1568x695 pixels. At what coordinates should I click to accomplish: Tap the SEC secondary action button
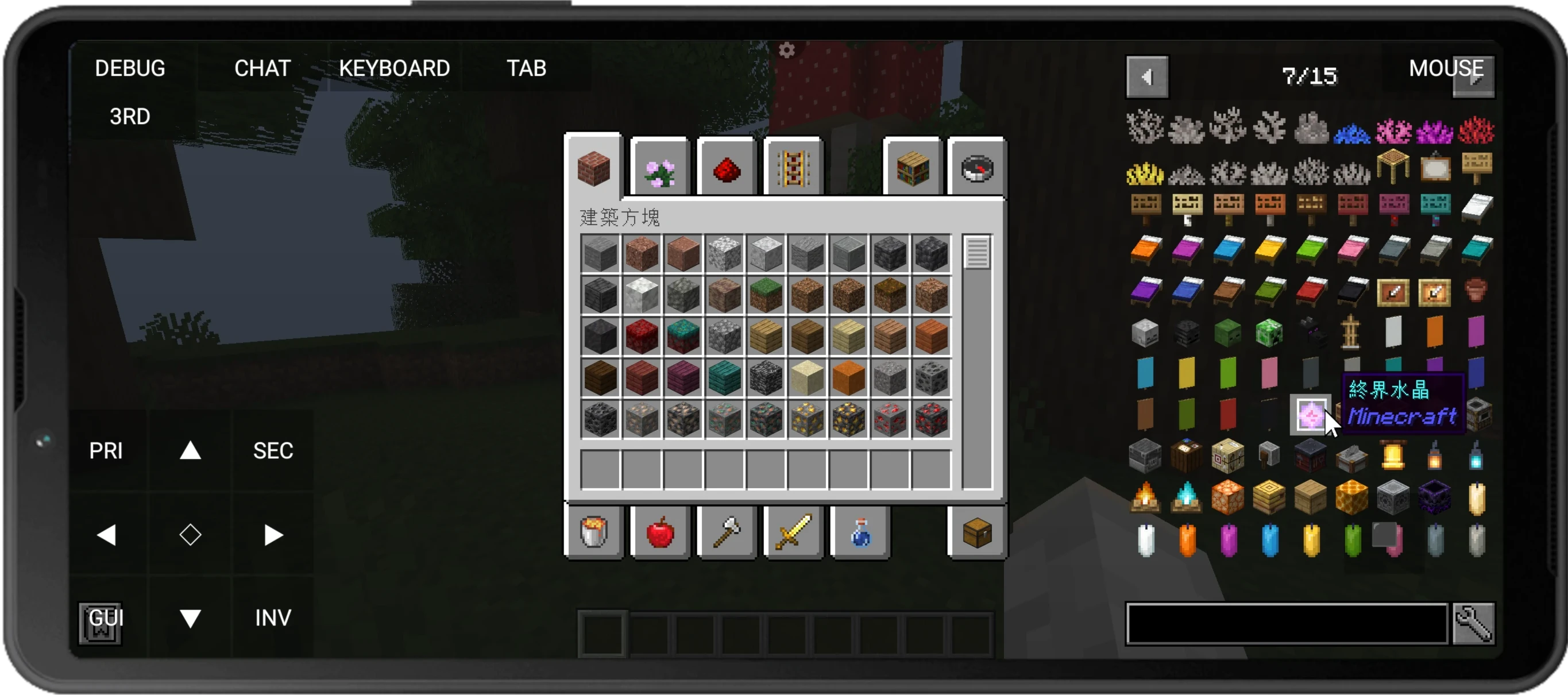coord(273,451)
